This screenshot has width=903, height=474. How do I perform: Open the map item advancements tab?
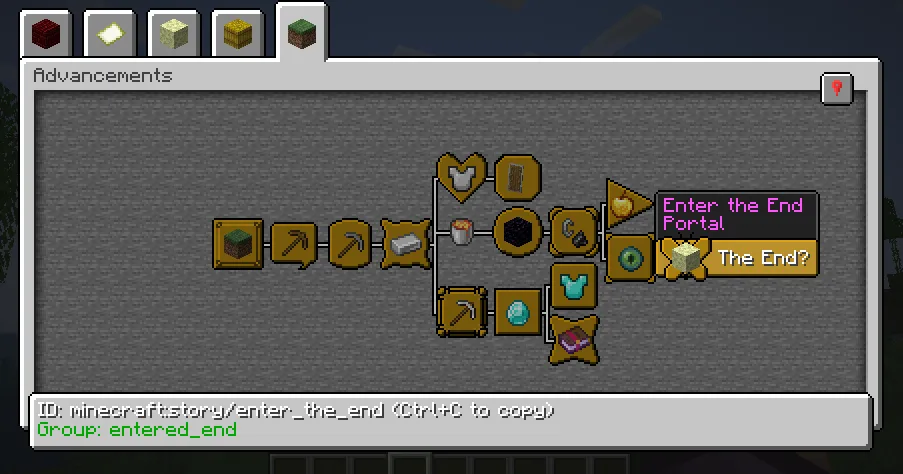pyautogui.click(x=110, y=35)
